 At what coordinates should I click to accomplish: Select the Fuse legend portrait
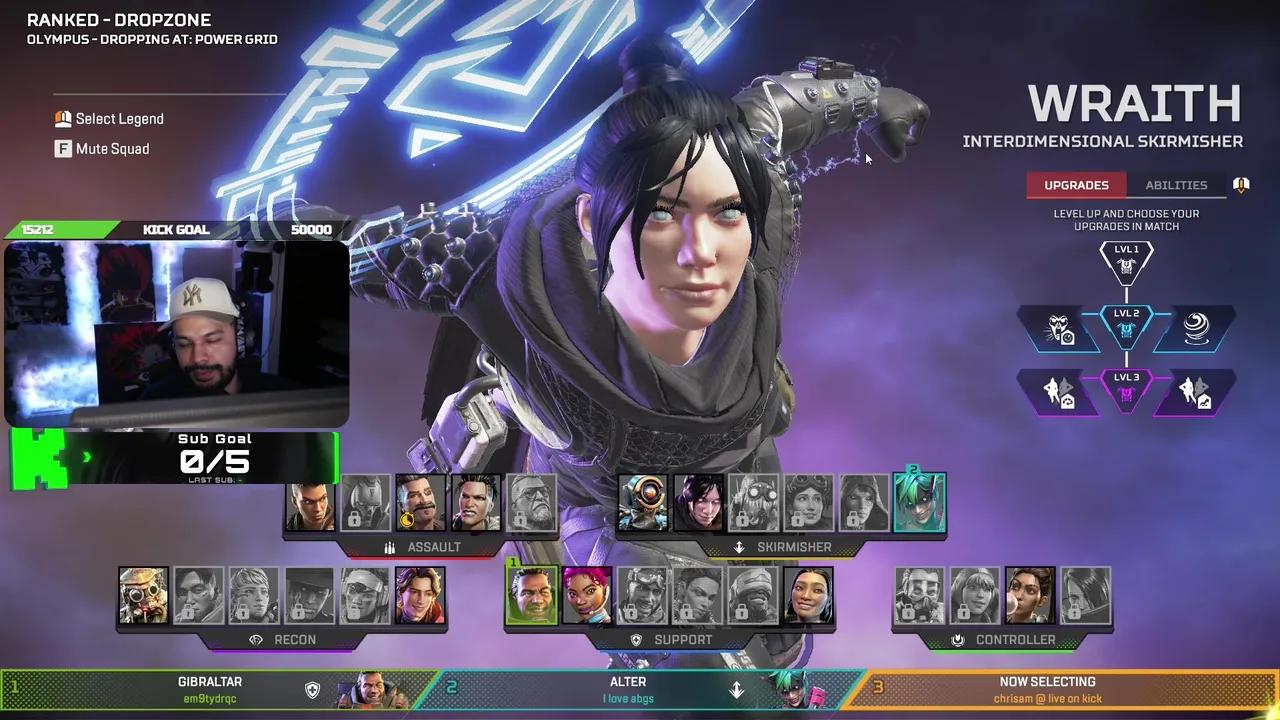click(x=420, y=503)
